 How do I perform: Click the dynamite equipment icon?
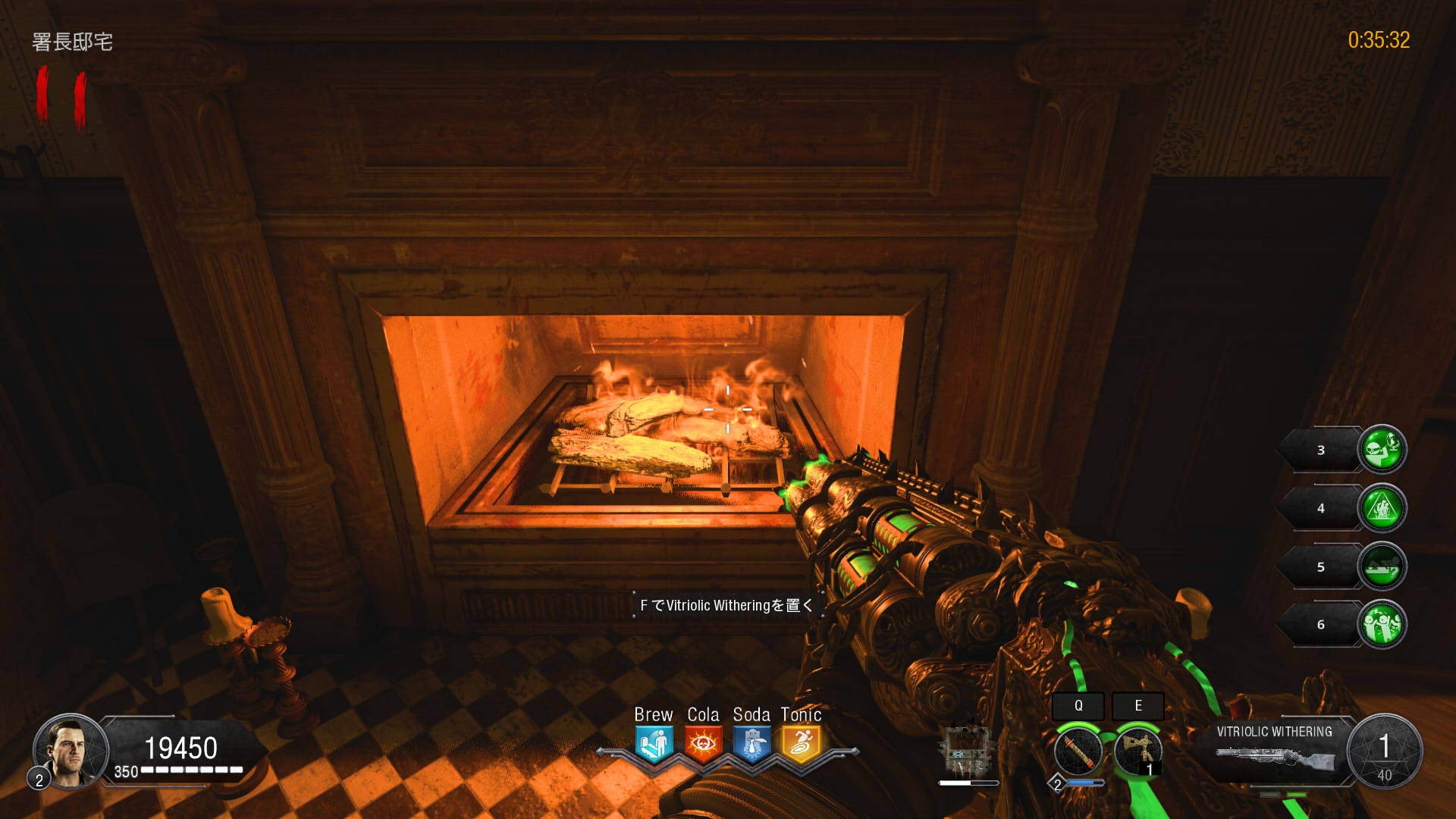pyautogui.click(x=1080, y=749)
